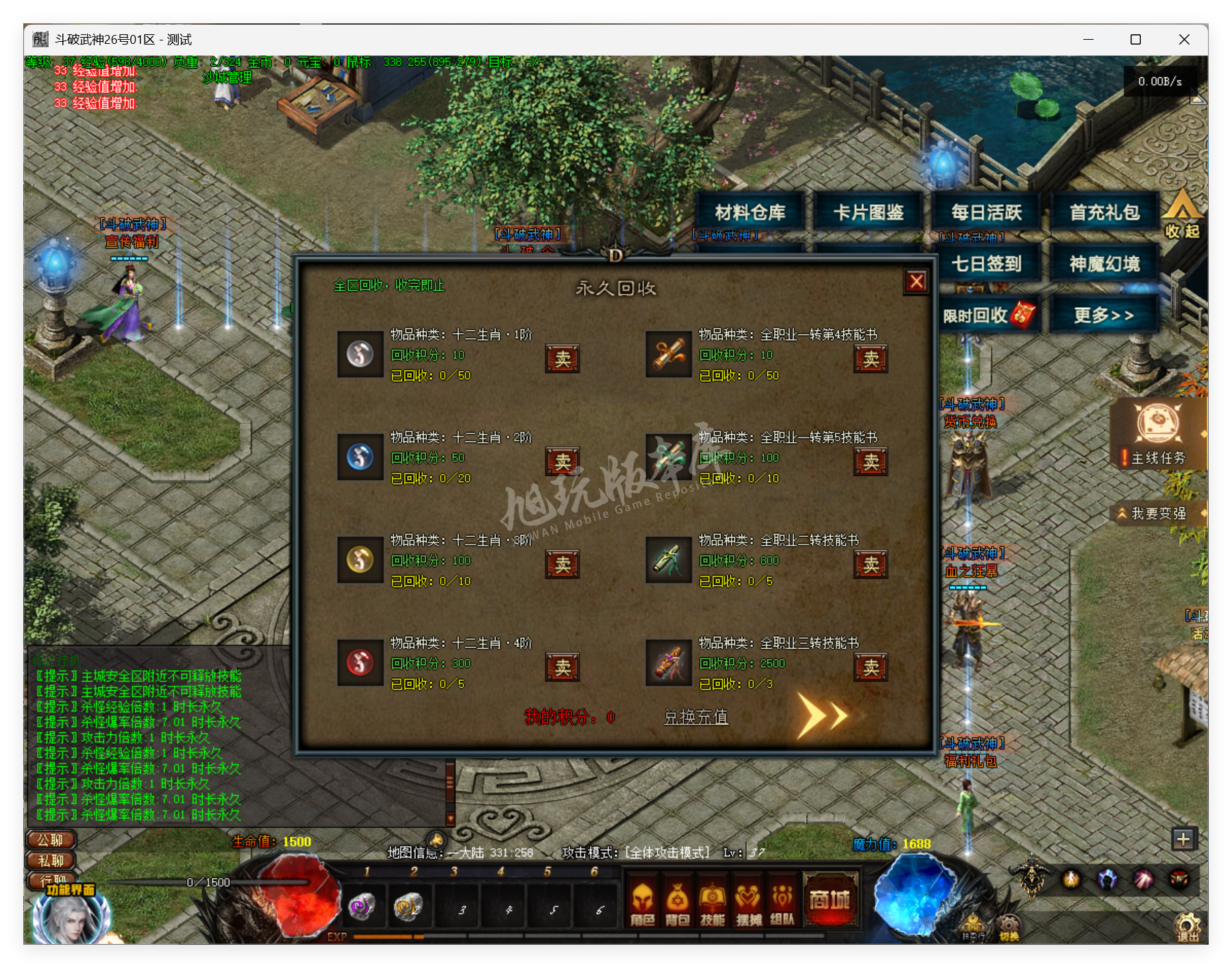Open the 组队 team icon
This screenshot has height=968, width=1232.
pyautogui.click(x=781, y=902)
